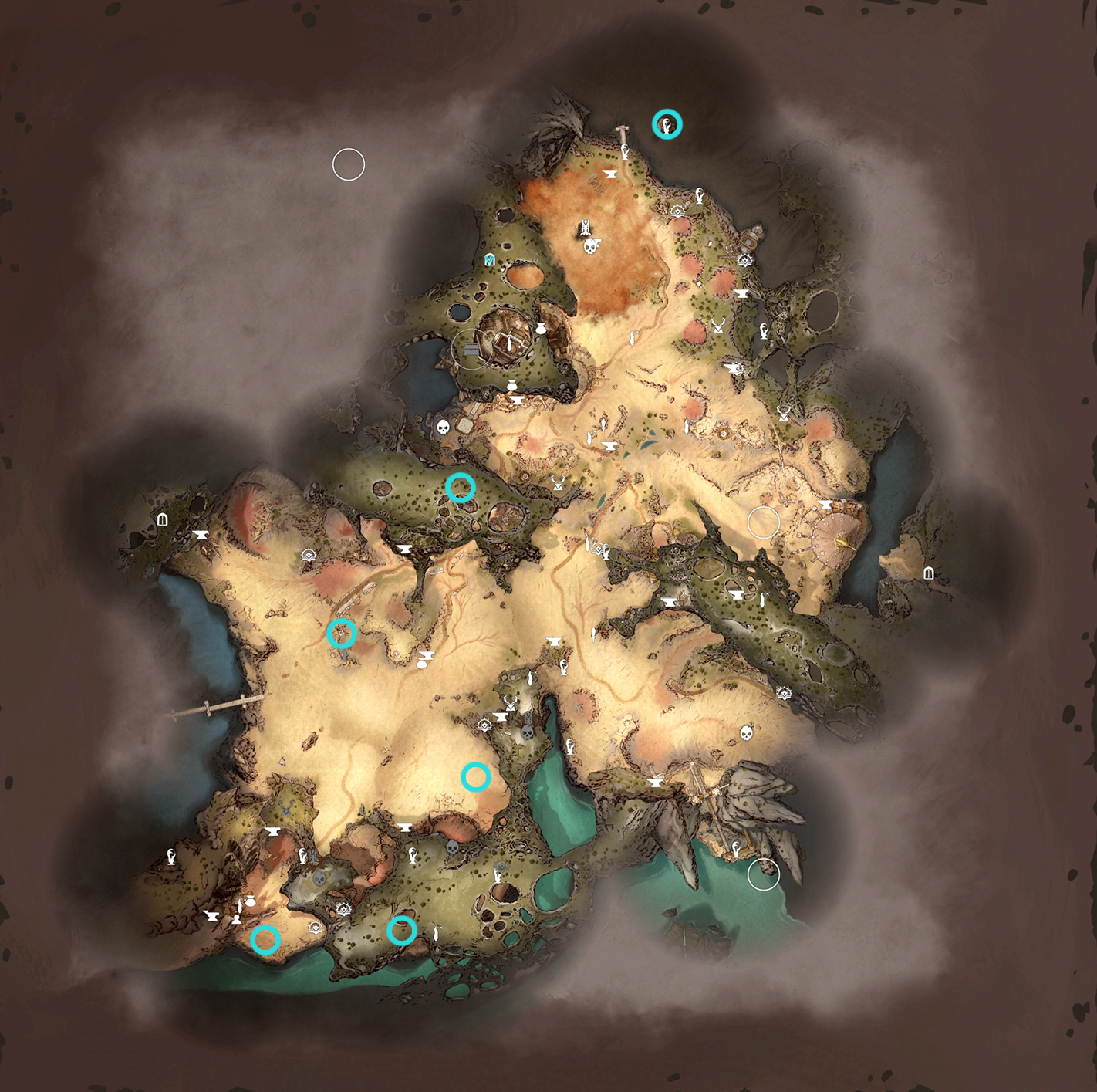Select the cyan-circled lantern marker on the north coast
The height and width of the screenshot is (1092, 1097).
666,123
